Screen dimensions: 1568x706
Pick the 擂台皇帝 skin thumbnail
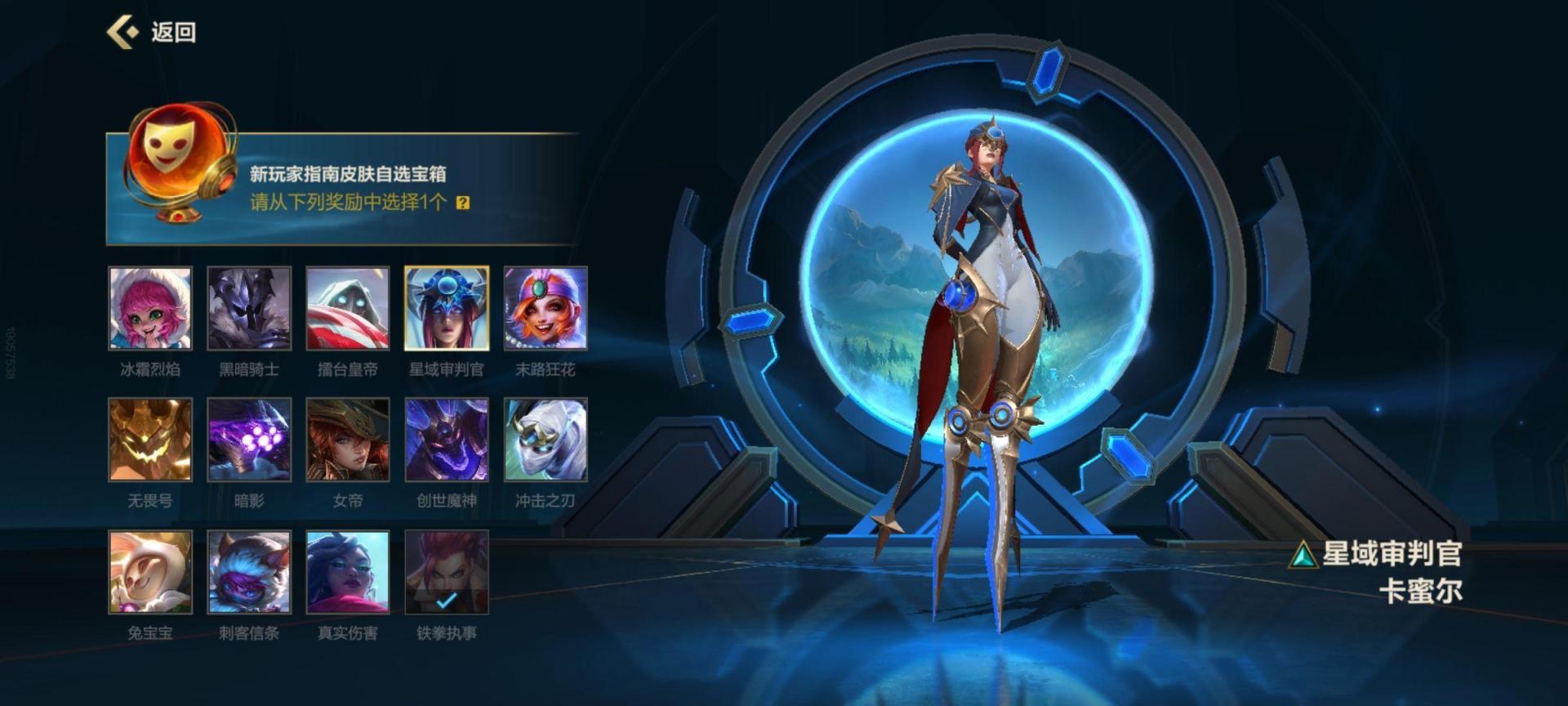[x=348, y=308]
